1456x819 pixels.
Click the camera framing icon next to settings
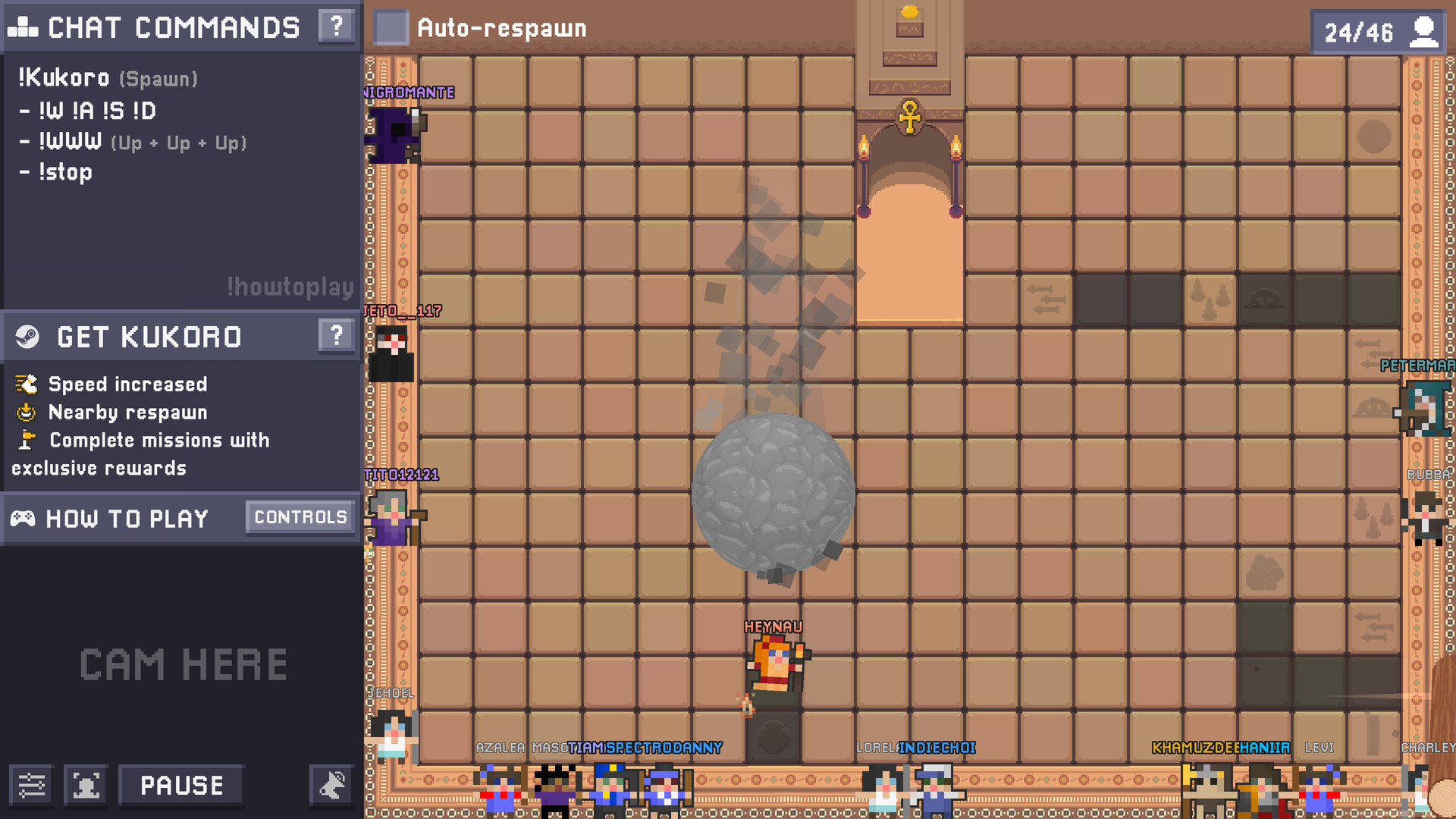tap(85, 785)
